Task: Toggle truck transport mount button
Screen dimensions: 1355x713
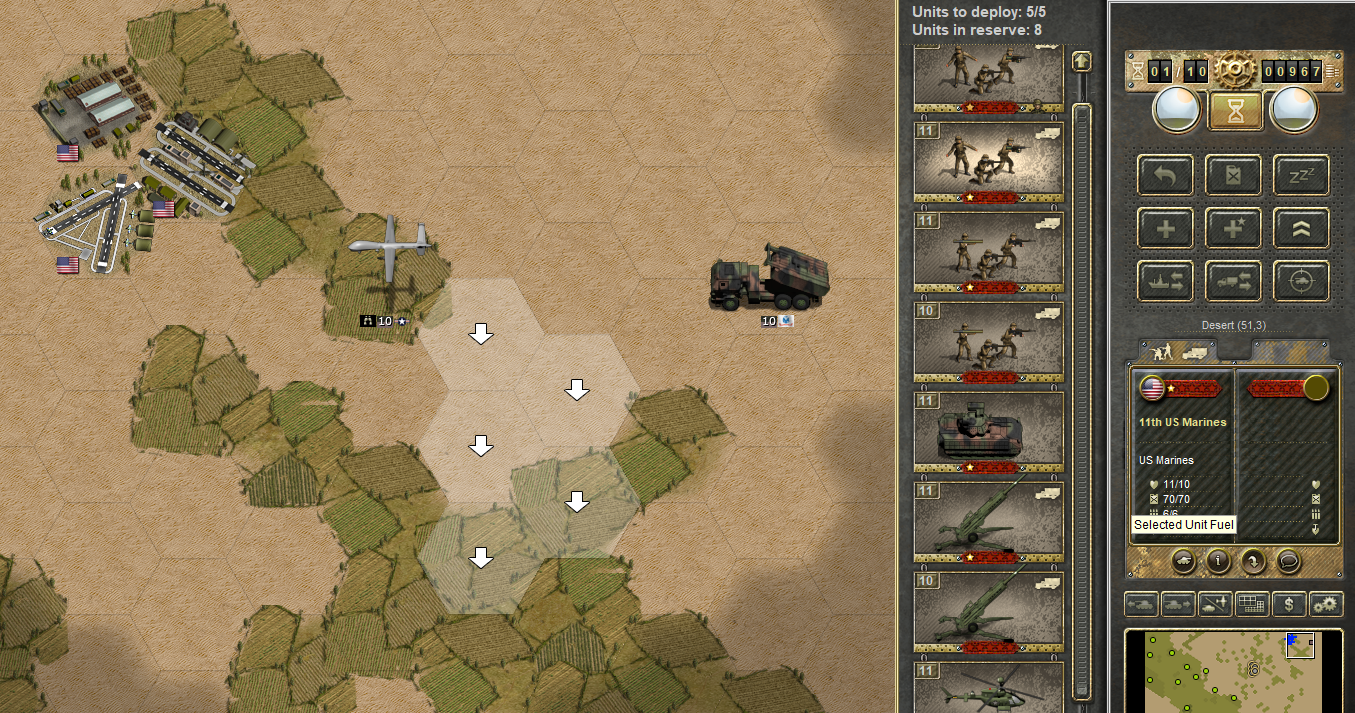Action: pos(1234,281)
